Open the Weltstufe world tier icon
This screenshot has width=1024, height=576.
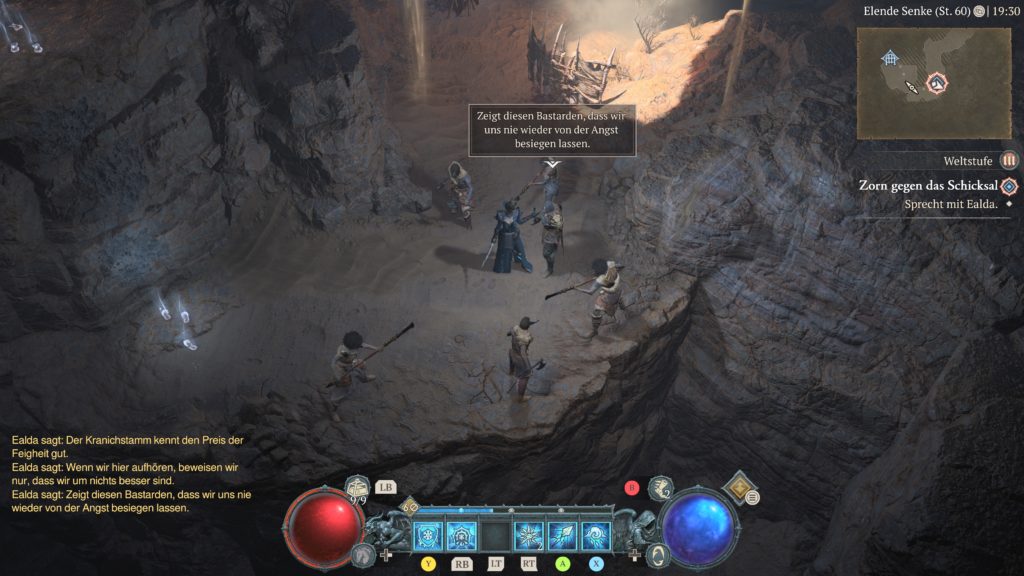pyautogui.click(x=1009, y=160)
